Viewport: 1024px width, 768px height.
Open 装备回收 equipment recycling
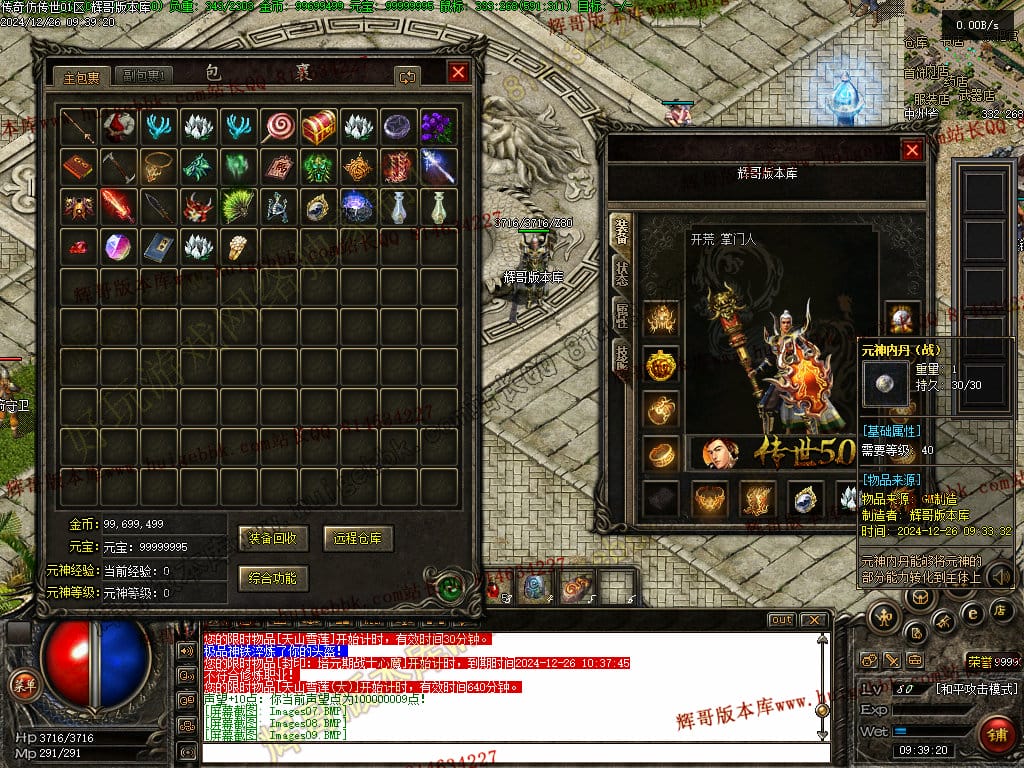pyautogui.click(x=273, y=538)
